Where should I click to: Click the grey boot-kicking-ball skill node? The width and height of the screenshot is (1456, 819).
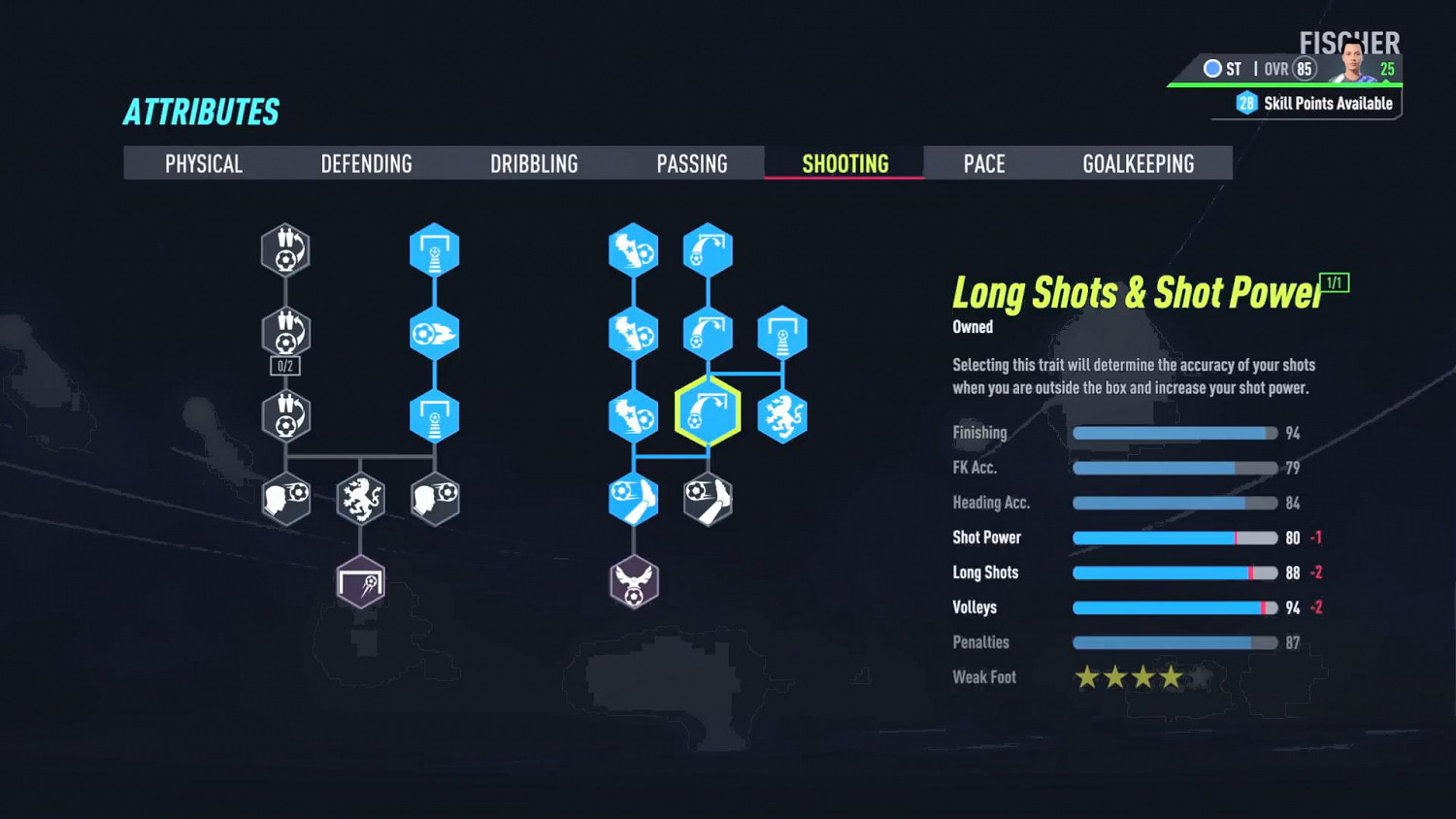click(708, 499)
